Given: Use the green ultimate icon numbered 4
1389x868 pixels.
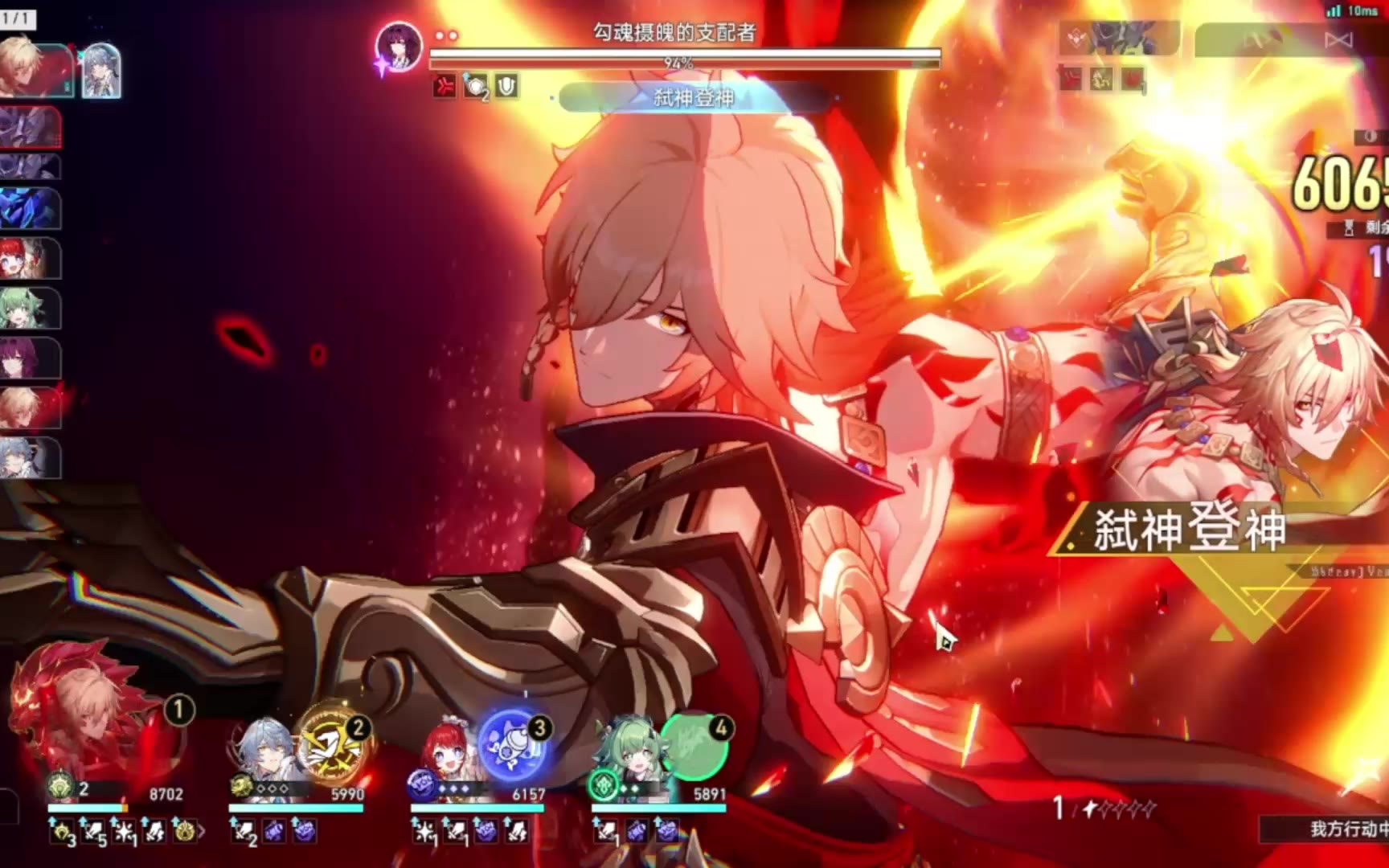Looking at the screenshot, I should pyautogui.click(x=694, y=746).
